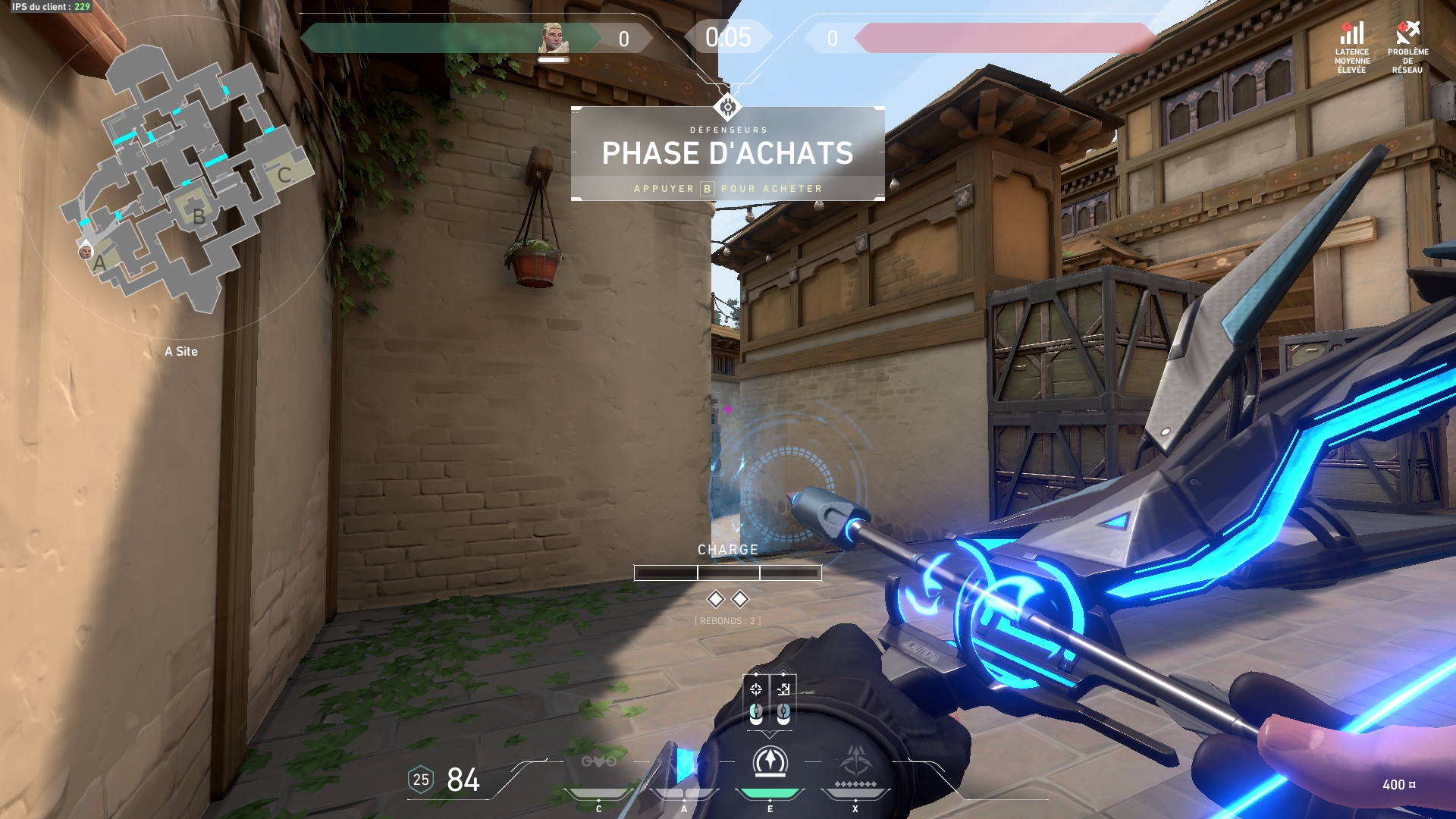Click the Phase d'achats buy banner
The width and height of the screenshot is (1456, 819).
pos(727,154)
